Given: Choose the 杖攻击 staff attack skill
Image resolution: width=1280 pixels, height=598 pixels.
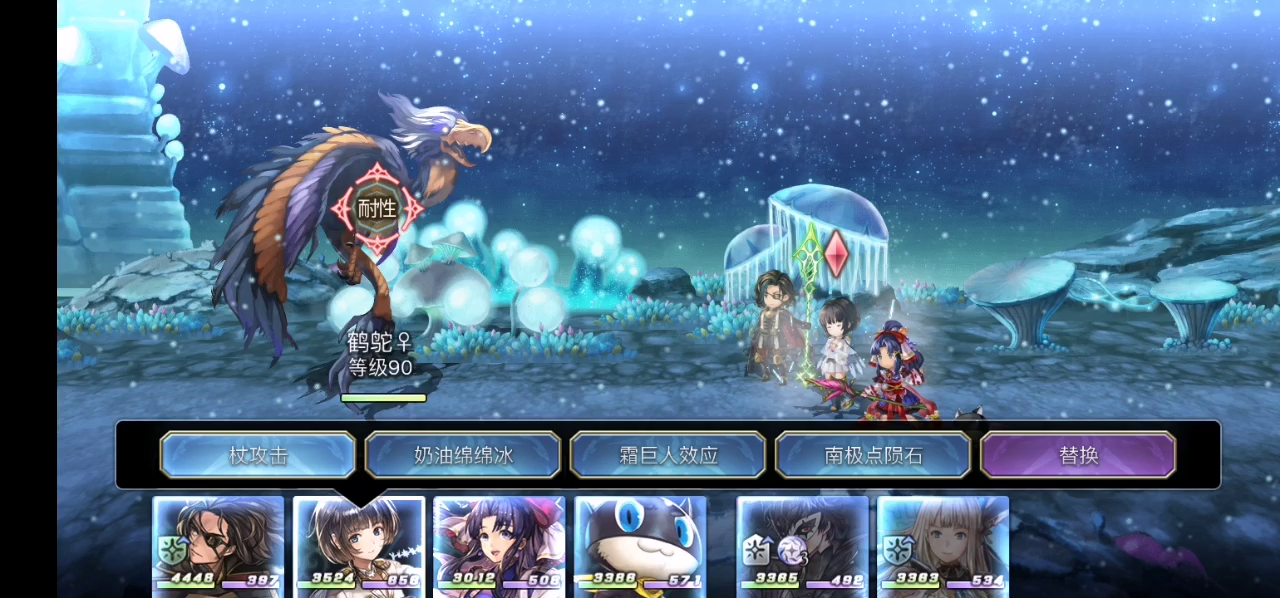Looking at the screenshot, I should pyautogui.click(x=258, y=455).
